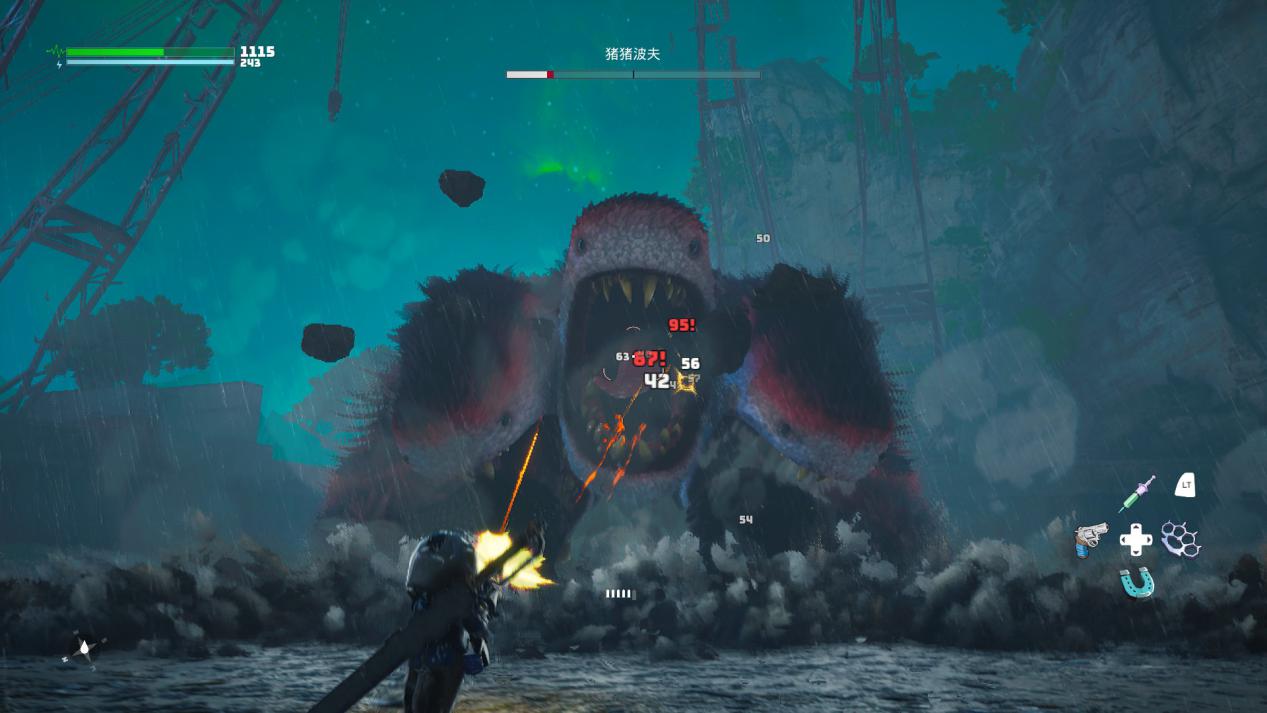Select the revolver quick-slot weapon
The height and width of the screenshot is (713, 1267).
[x=1091, y=539]
